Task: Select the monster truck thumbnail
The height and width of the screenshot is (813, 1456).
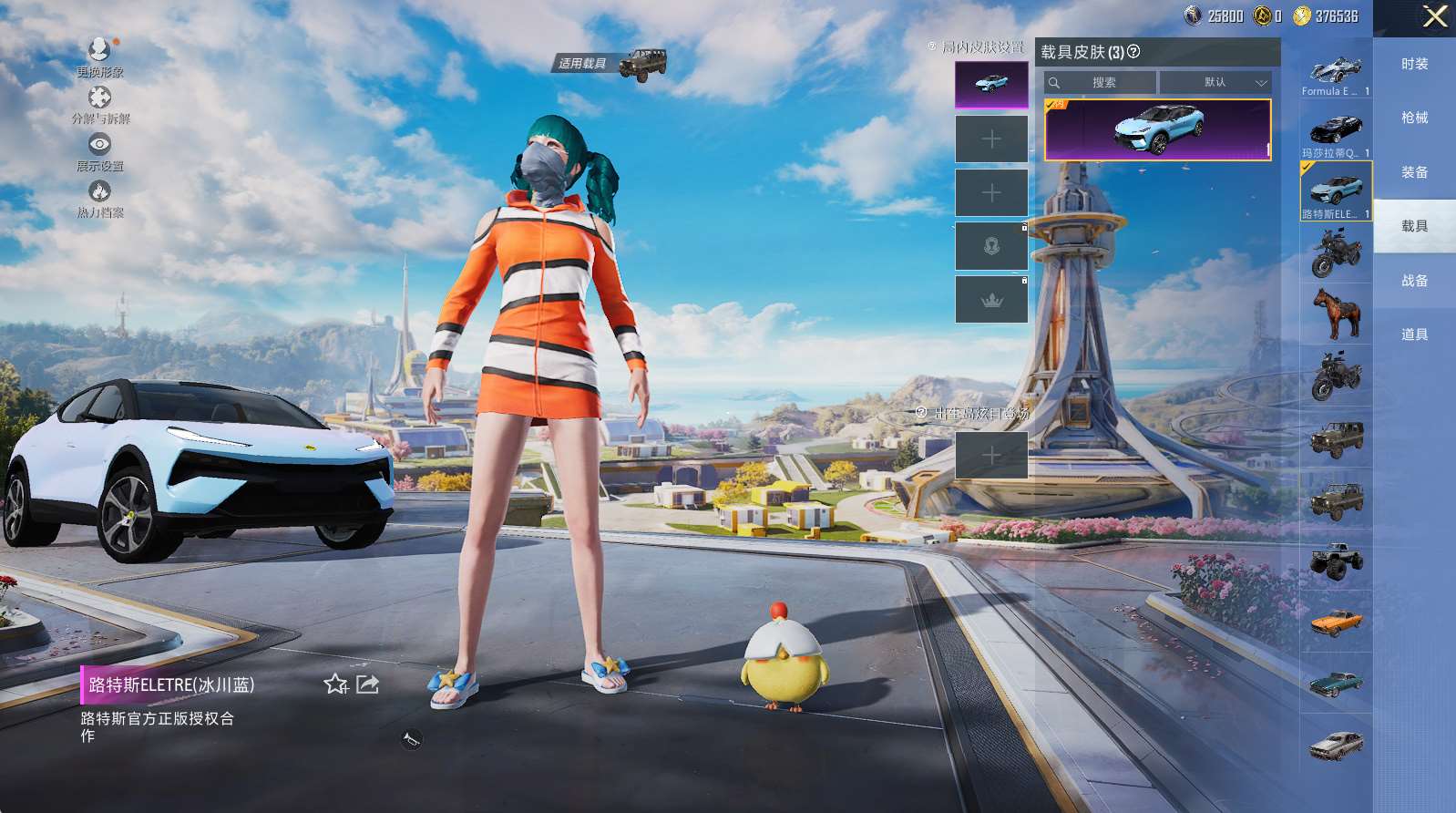Action: coord(1336,561)
